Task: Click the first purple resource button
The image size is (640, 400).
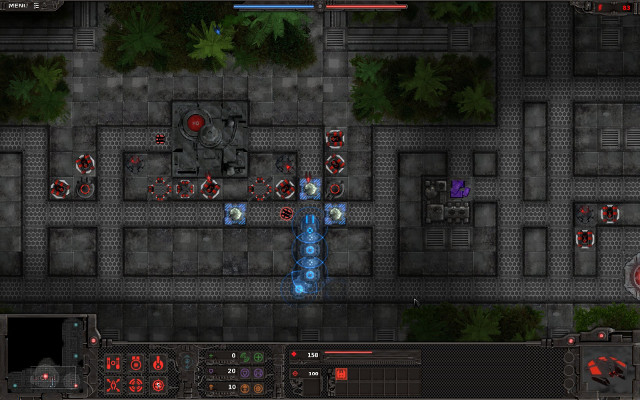Action: [245, 371]
